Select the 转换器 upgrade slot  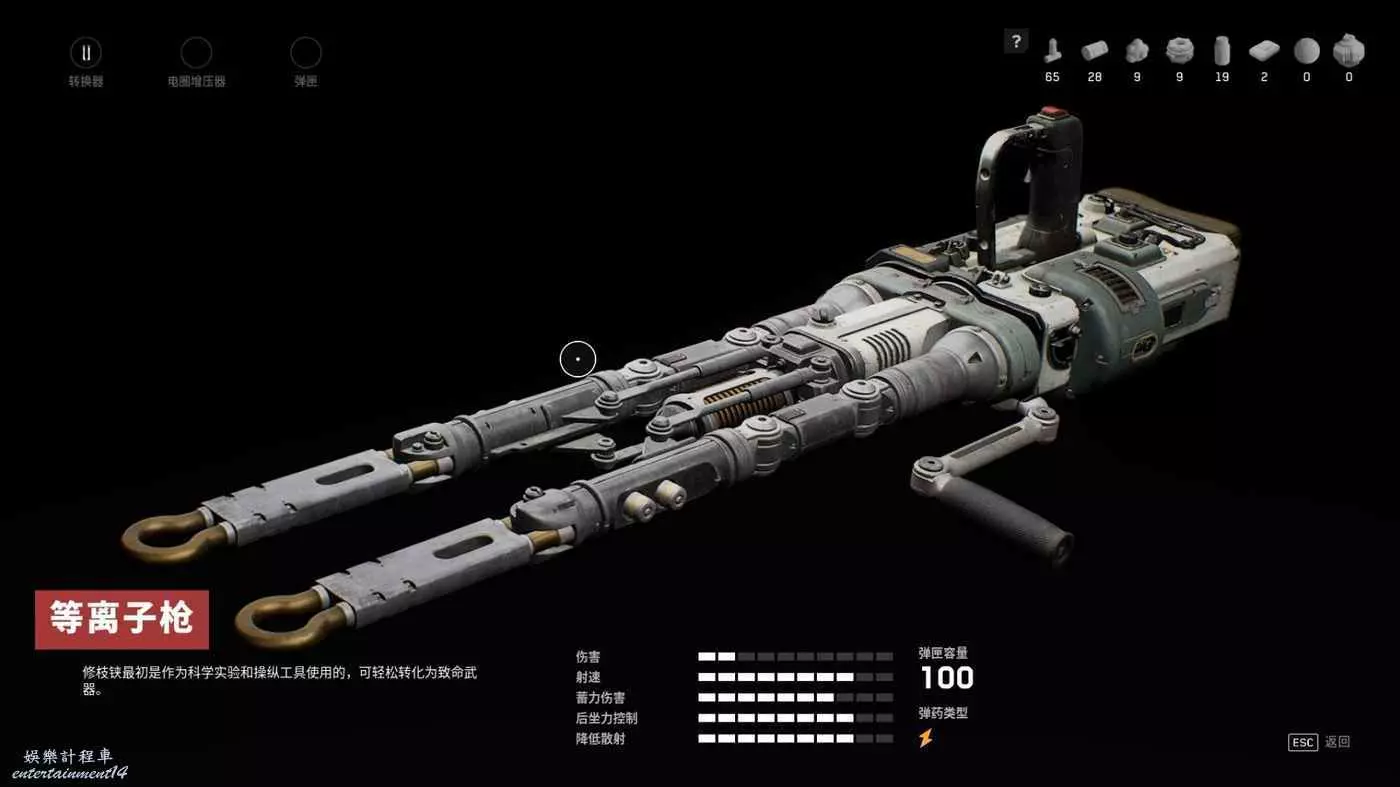[x=85, y=53]
